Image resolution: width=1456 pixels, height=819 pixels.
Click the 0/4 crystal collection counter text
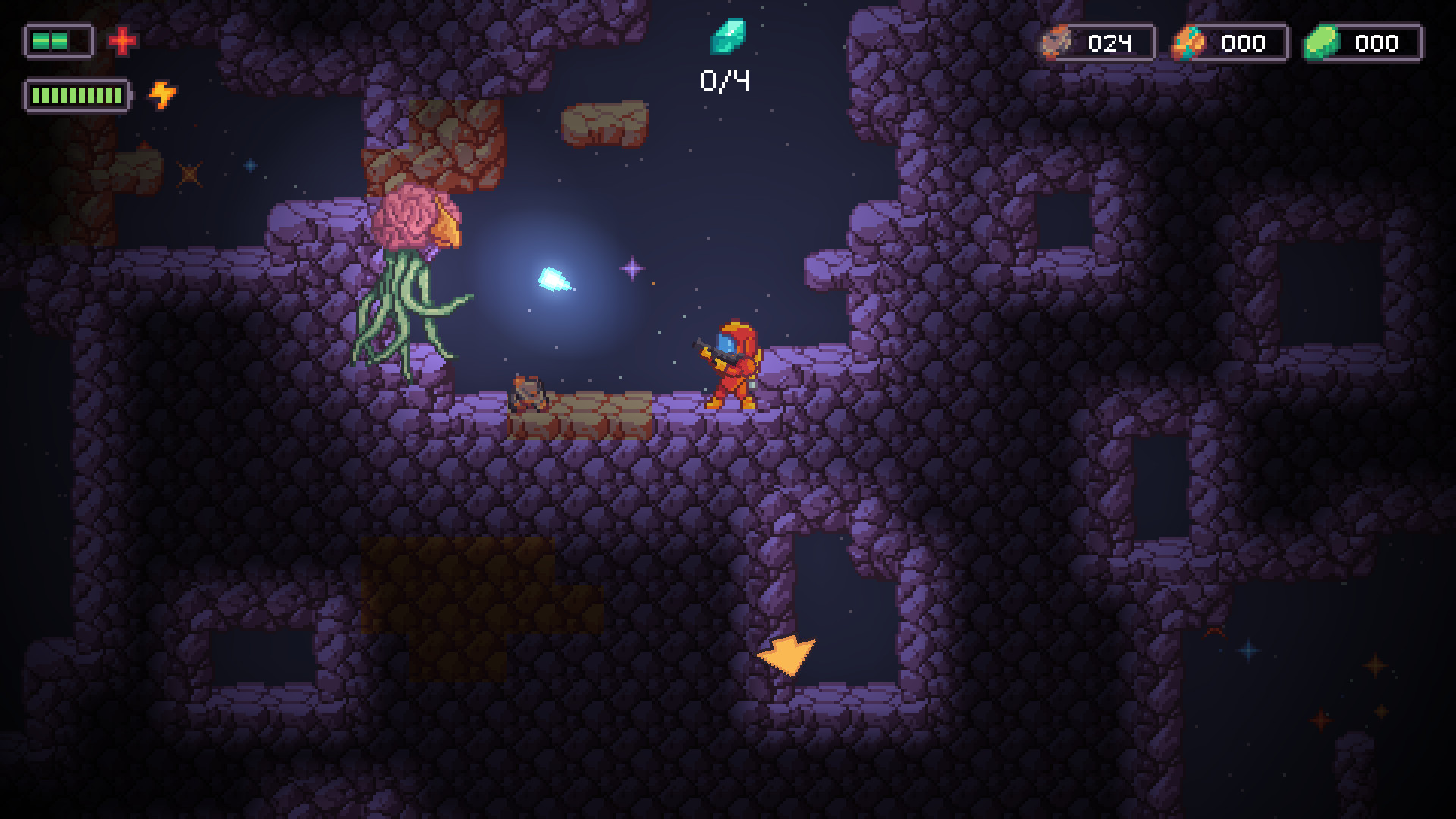726,79
